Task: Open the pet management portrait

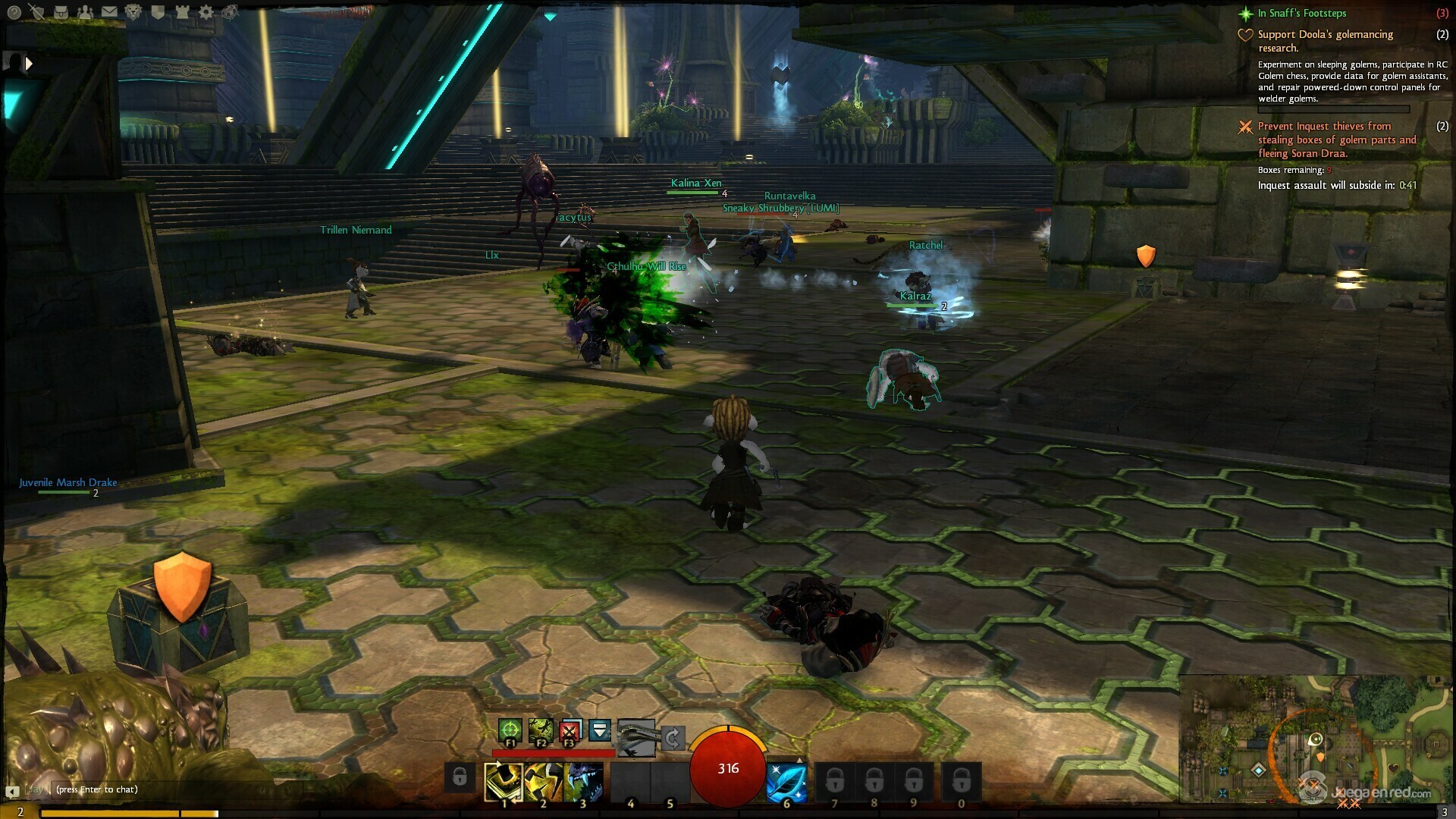Action: tap(636, 736)
